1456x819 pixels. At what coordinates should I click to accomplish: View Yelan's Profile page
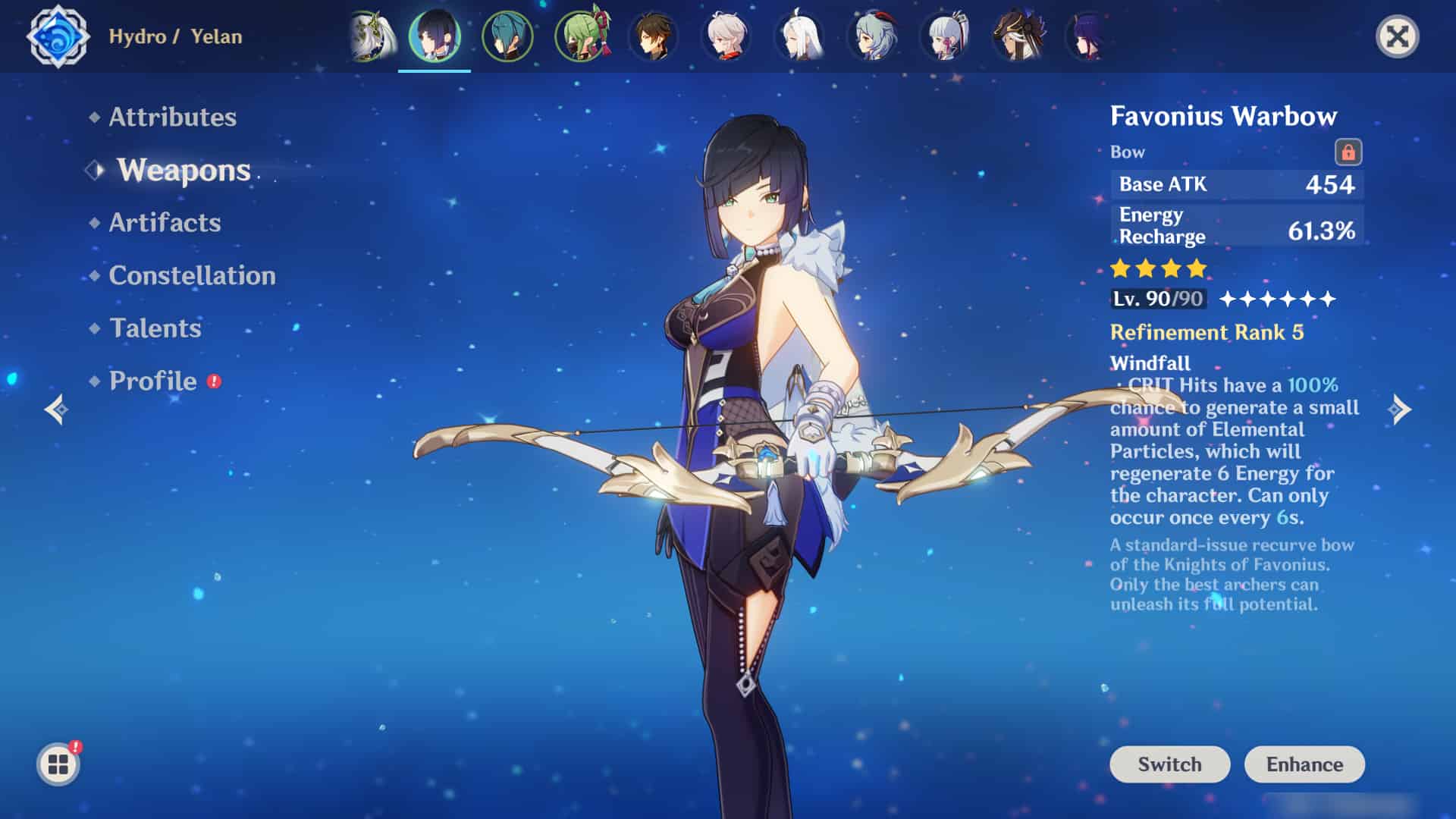click(x=152, y=381)
